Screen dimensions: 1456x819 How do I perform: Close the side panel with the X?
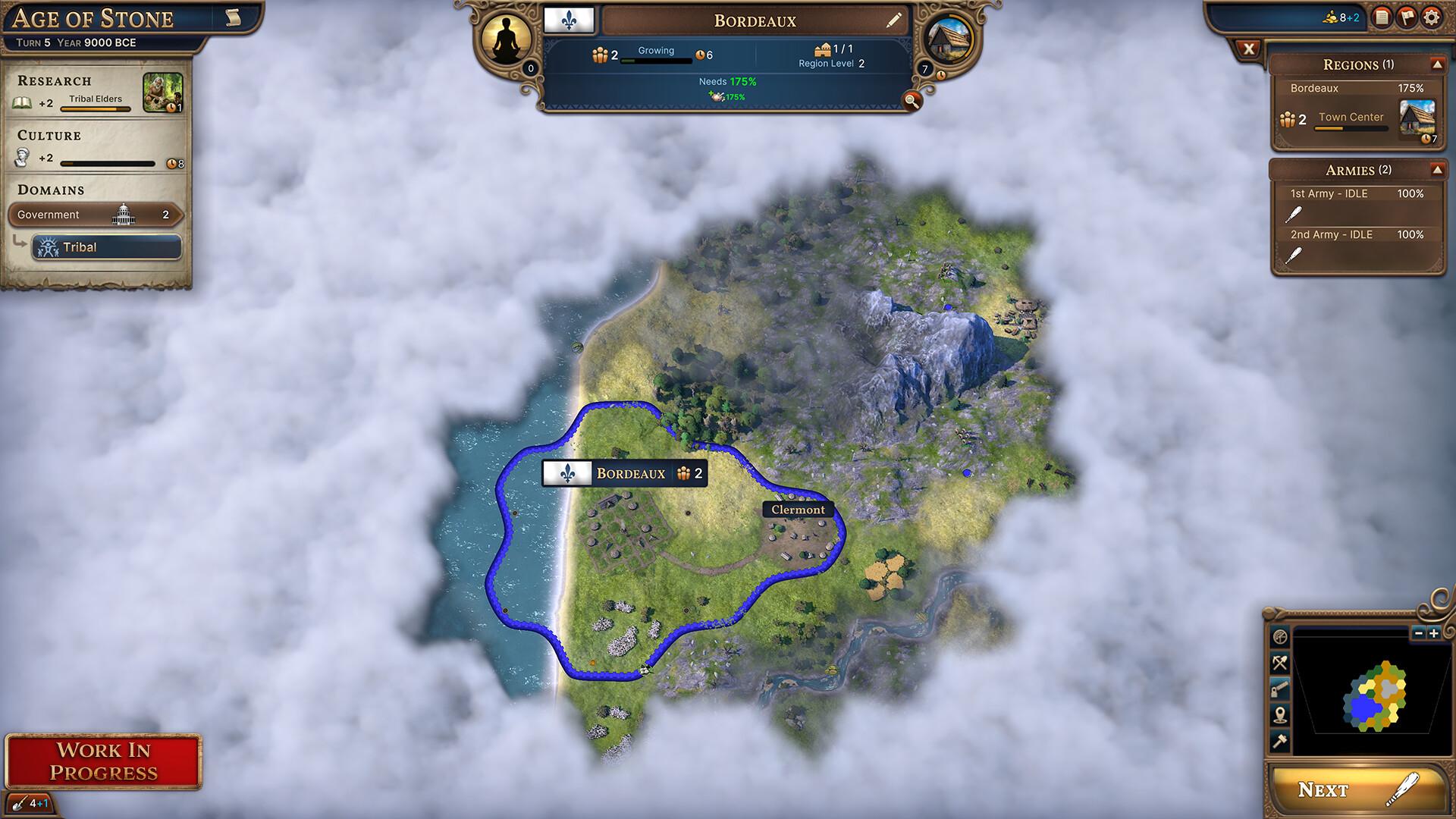(1248, 50)
